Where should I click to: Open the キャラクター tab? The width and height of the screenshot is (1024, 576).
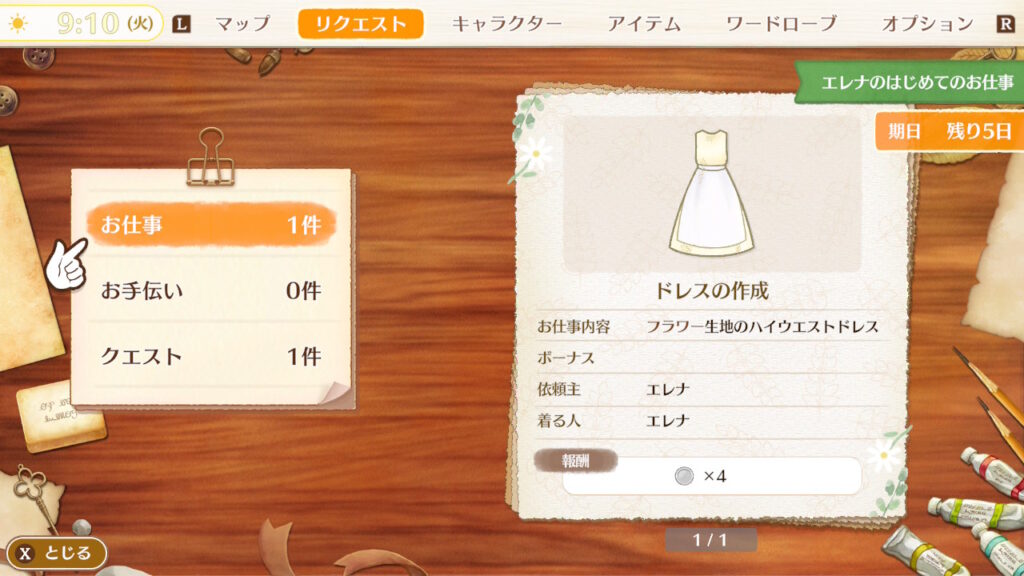507,24
